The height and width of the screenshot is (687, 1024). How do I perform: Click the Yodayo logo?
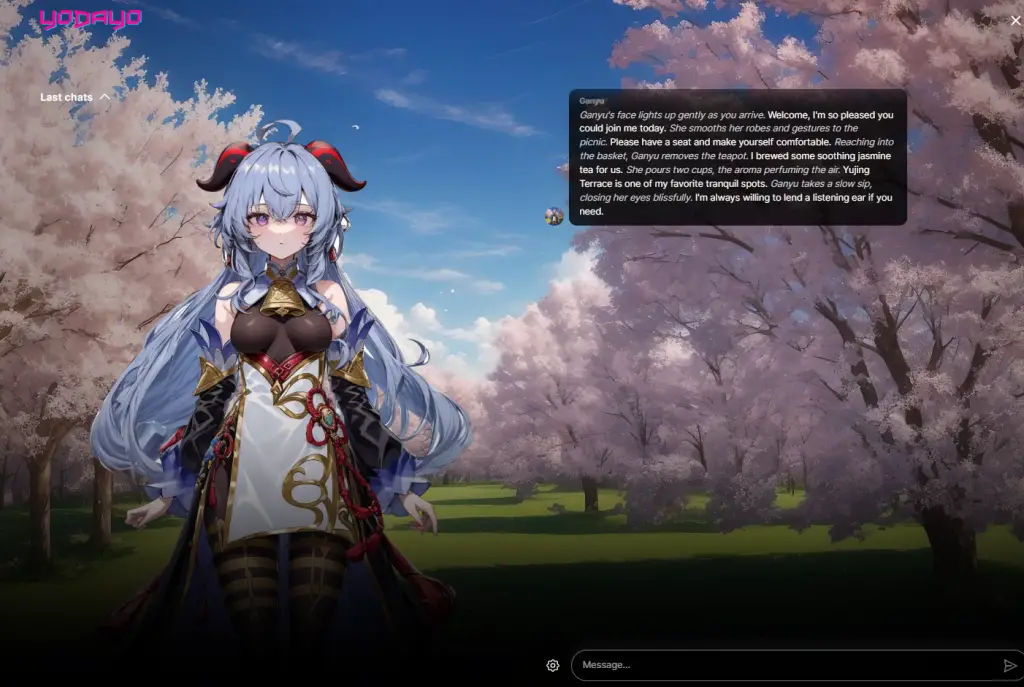[90, 19]
